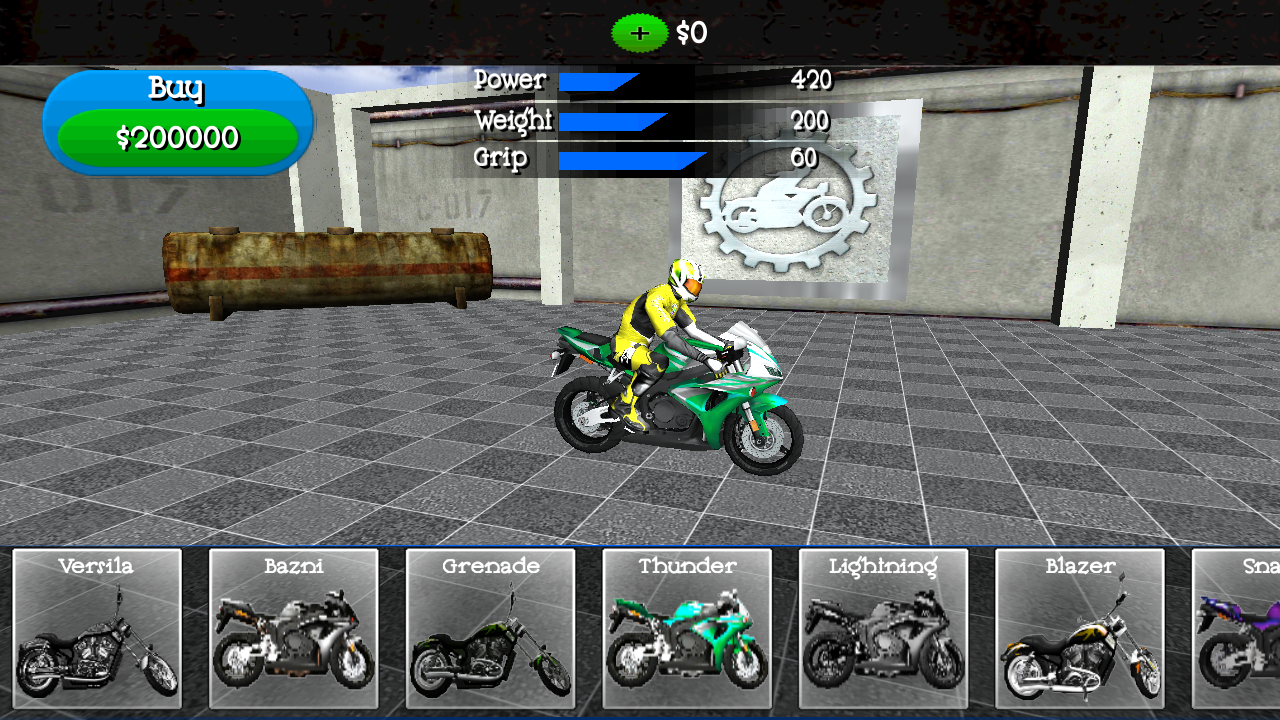
Task: Select the Lightning bike thumbnail
Action: point(883,630)
